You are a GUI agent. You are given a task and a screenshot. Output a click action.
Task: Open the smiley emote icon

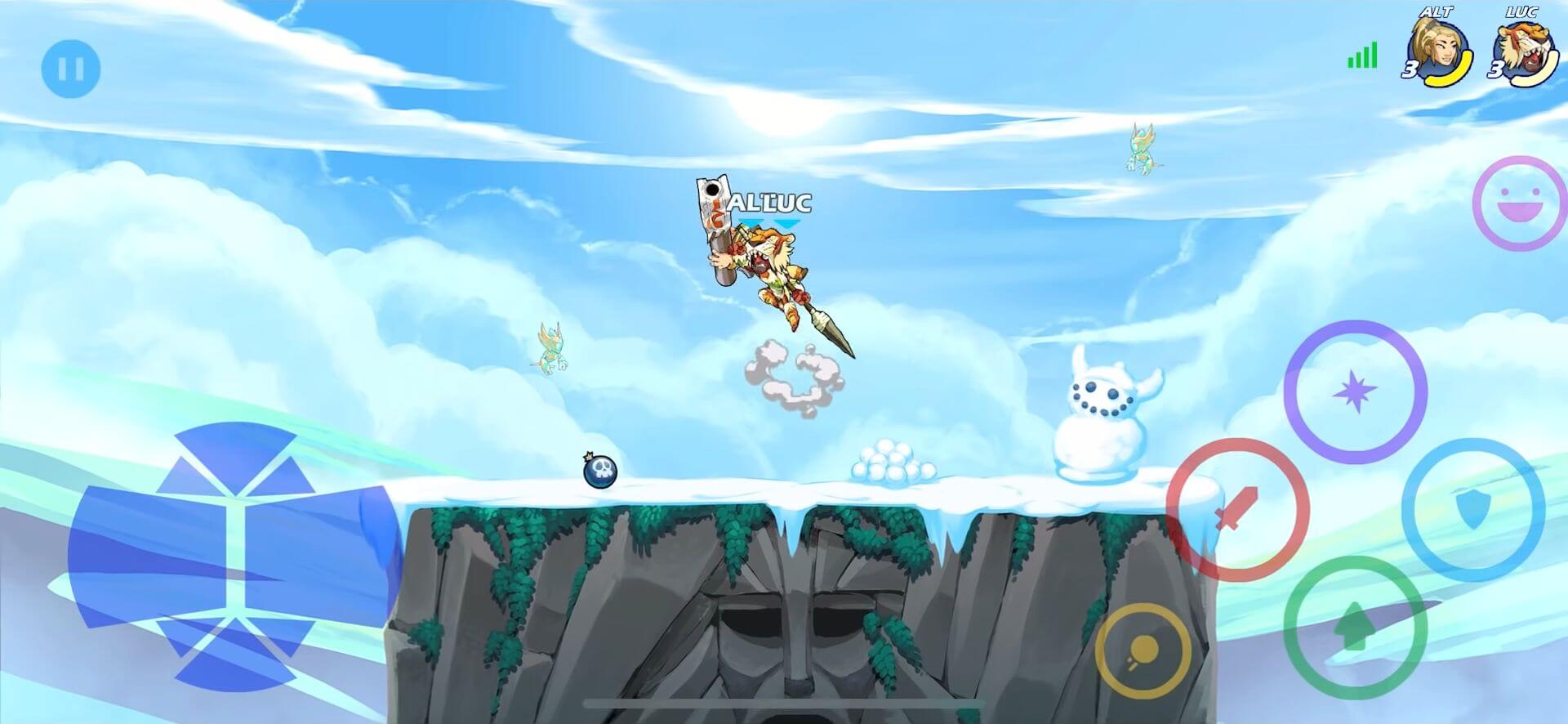1519,201
